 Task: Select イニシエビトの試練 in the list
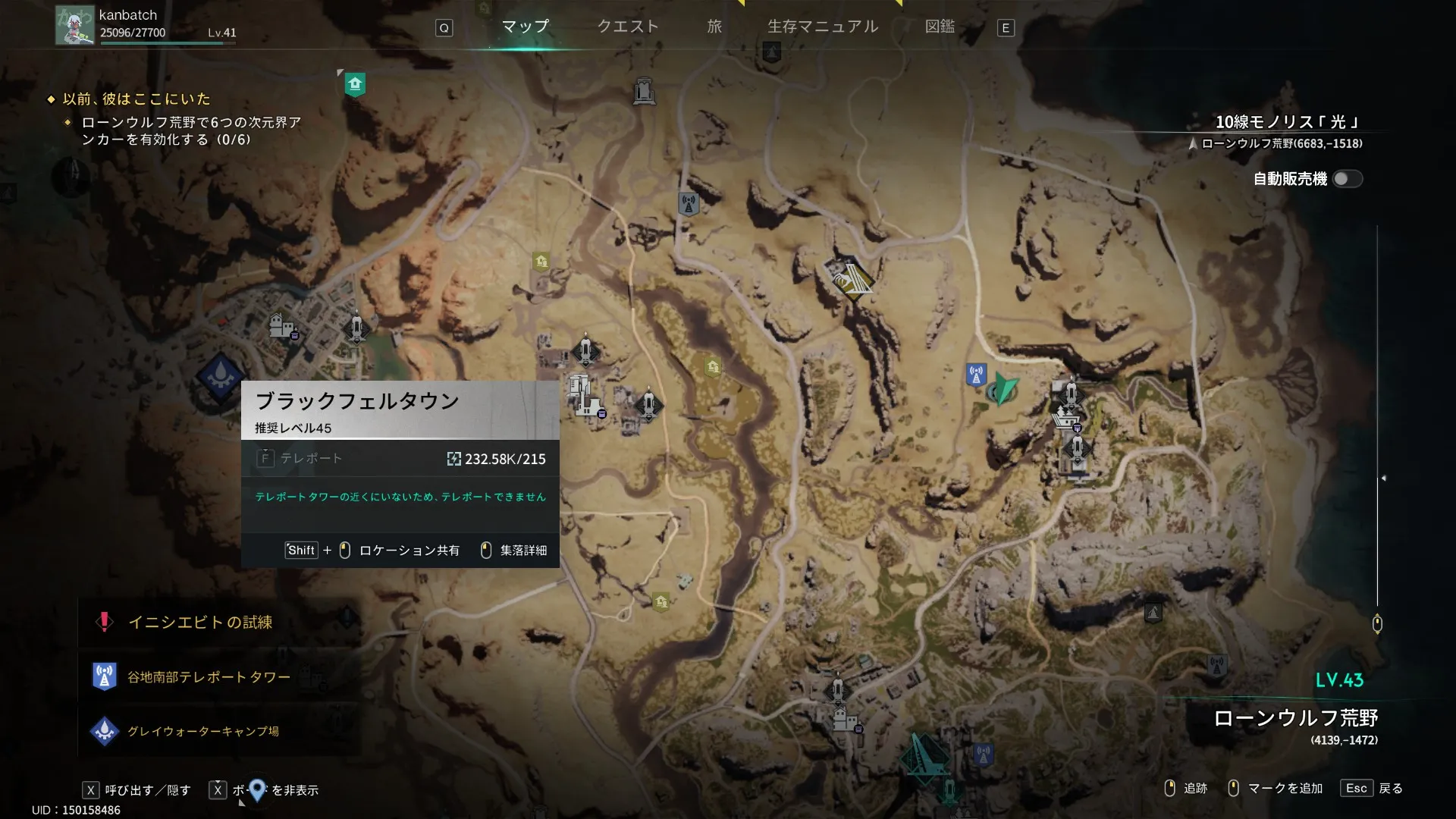pyautogui.click(x=200, y=623)
